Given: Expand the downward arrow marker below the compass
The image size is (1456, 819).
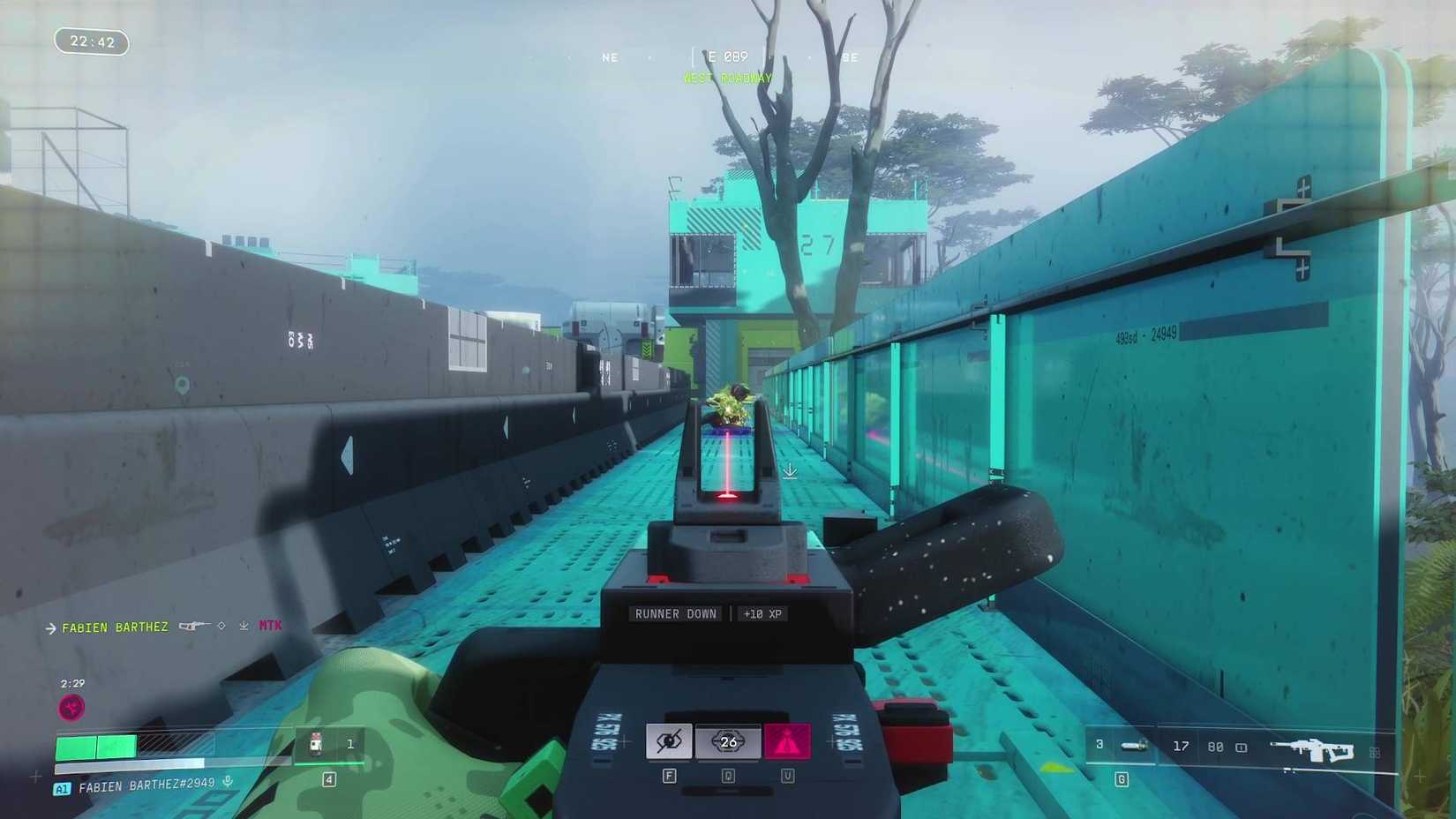Looking at the screenshot, I should pyautogui.click(x=790, y=471).
